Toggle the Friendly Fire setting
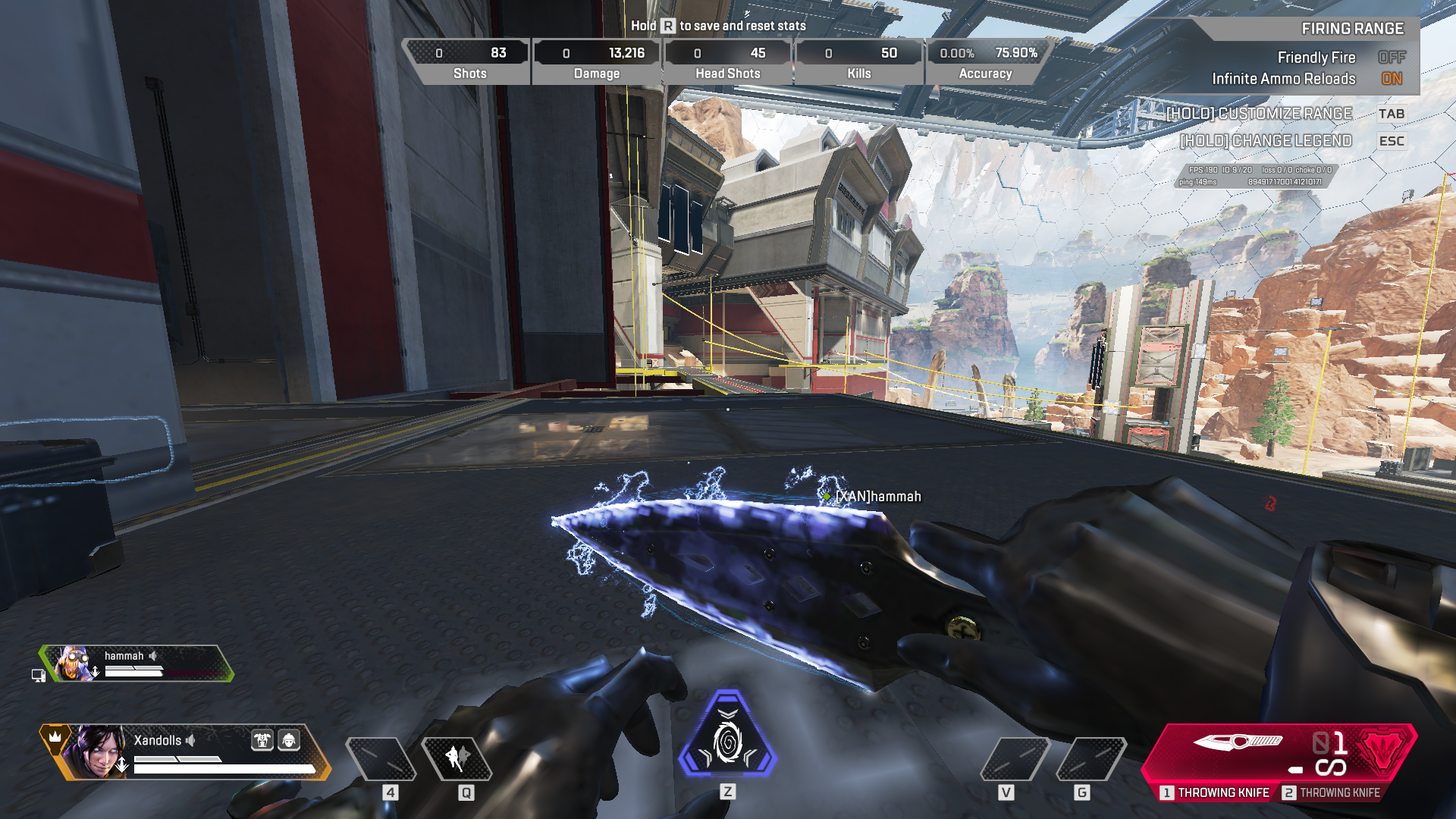Screen dimensions: 1456x819 [1391, 58]
